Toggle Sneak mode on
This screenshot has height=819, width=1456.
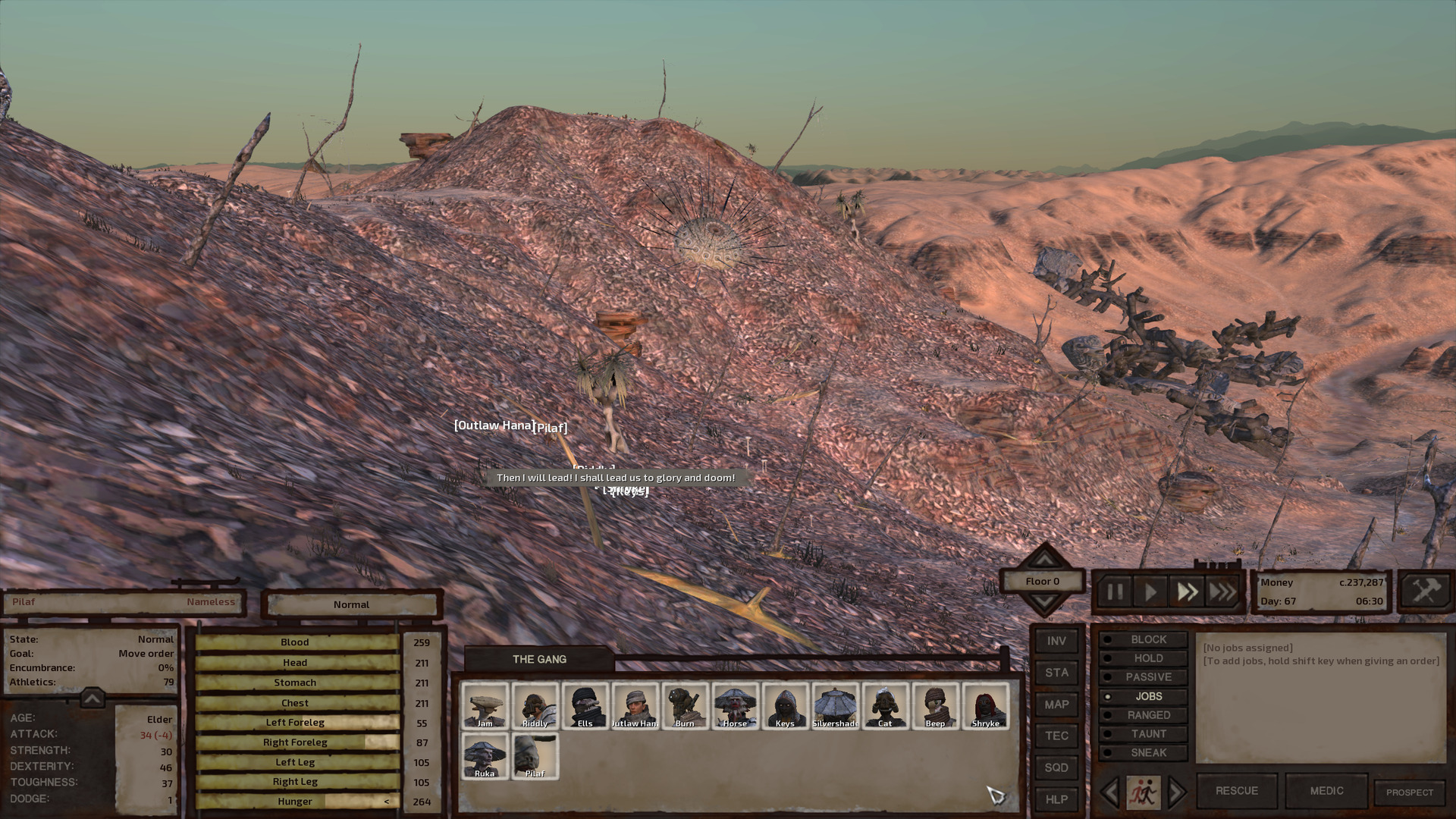click(1147, 752)
